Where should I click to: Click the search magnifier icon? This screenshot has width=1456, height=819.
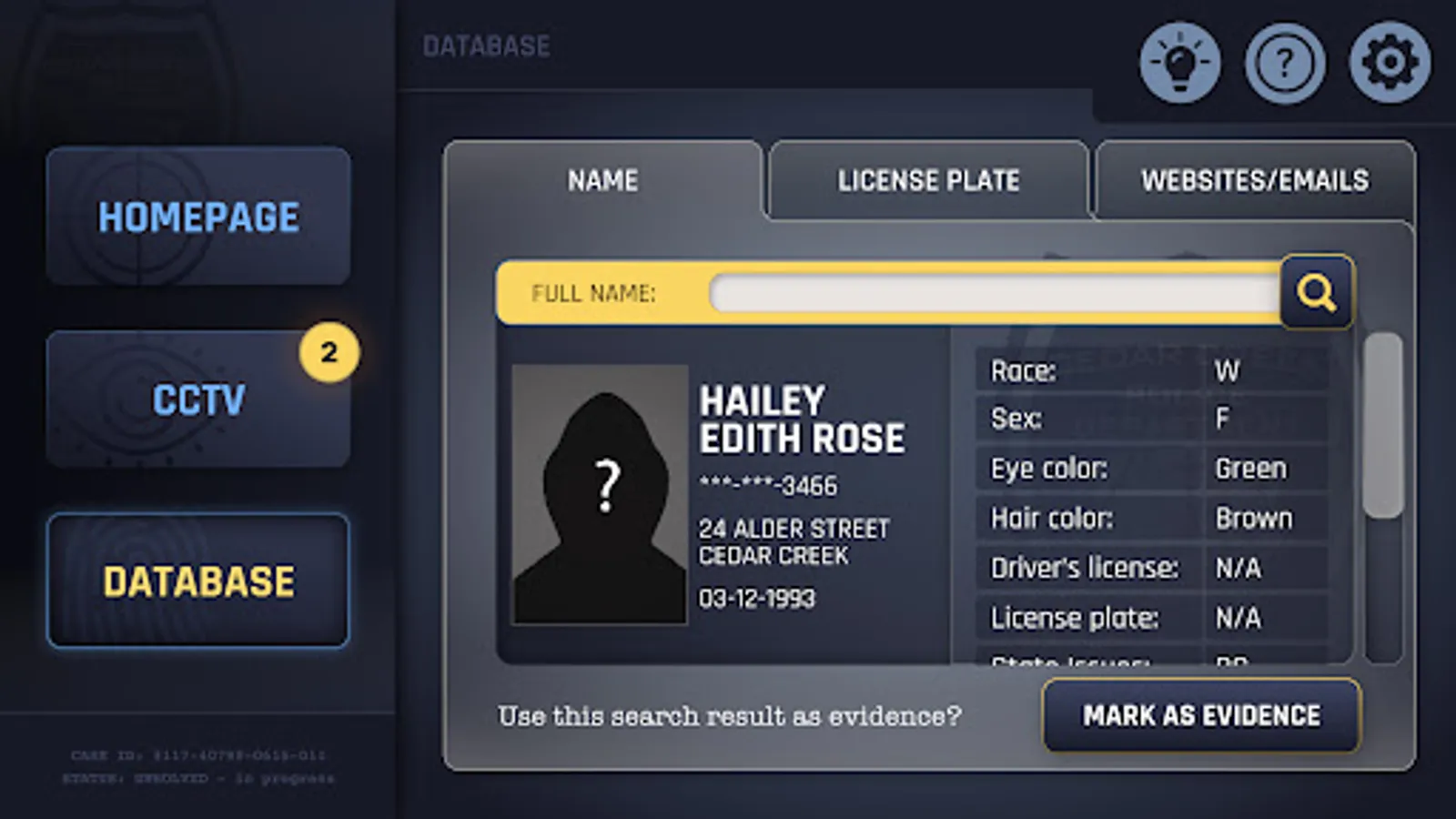(1317, 292)
